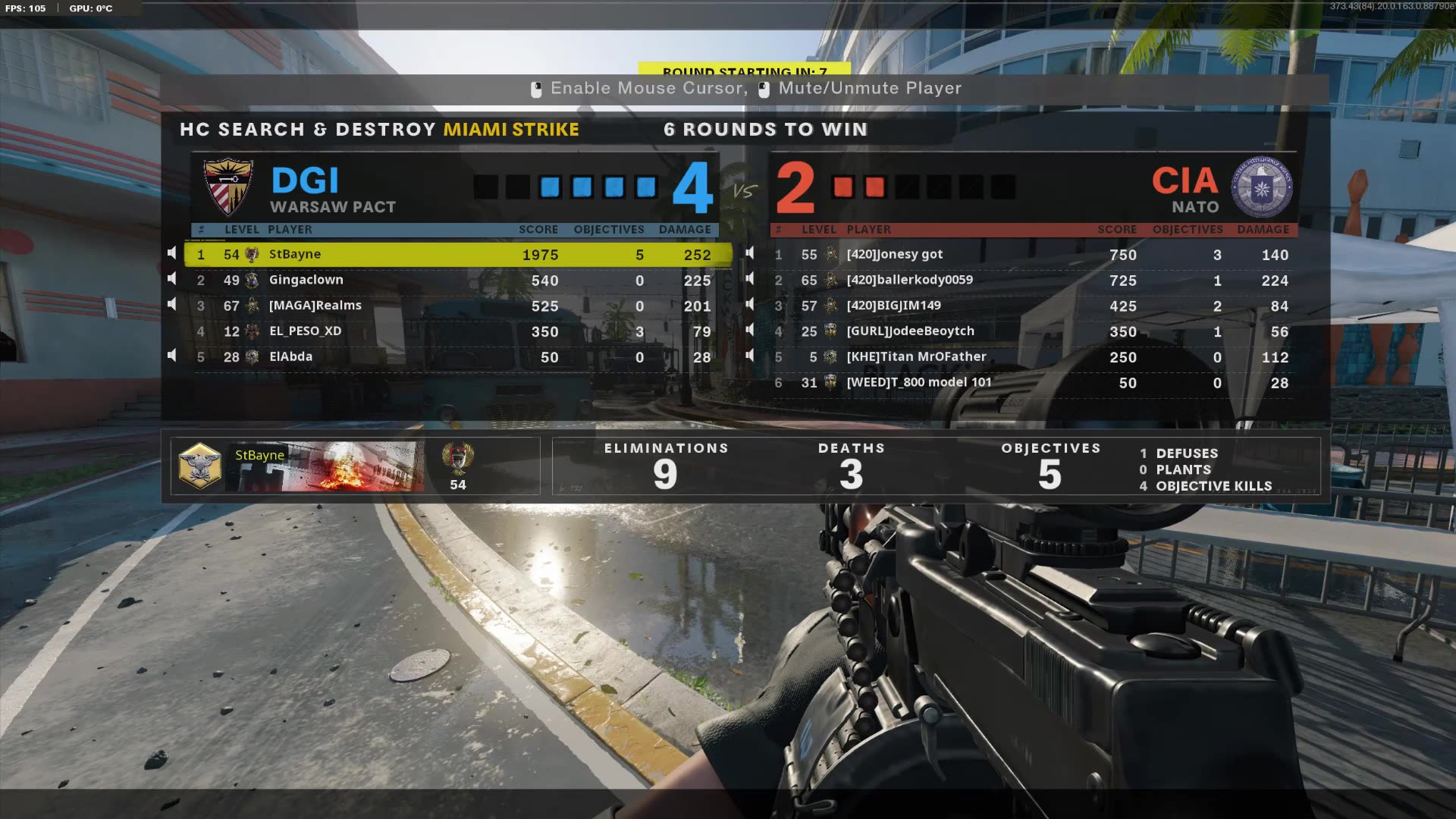
Task: Click the GPU temperature indicator
Action: [x=90, y=8]
